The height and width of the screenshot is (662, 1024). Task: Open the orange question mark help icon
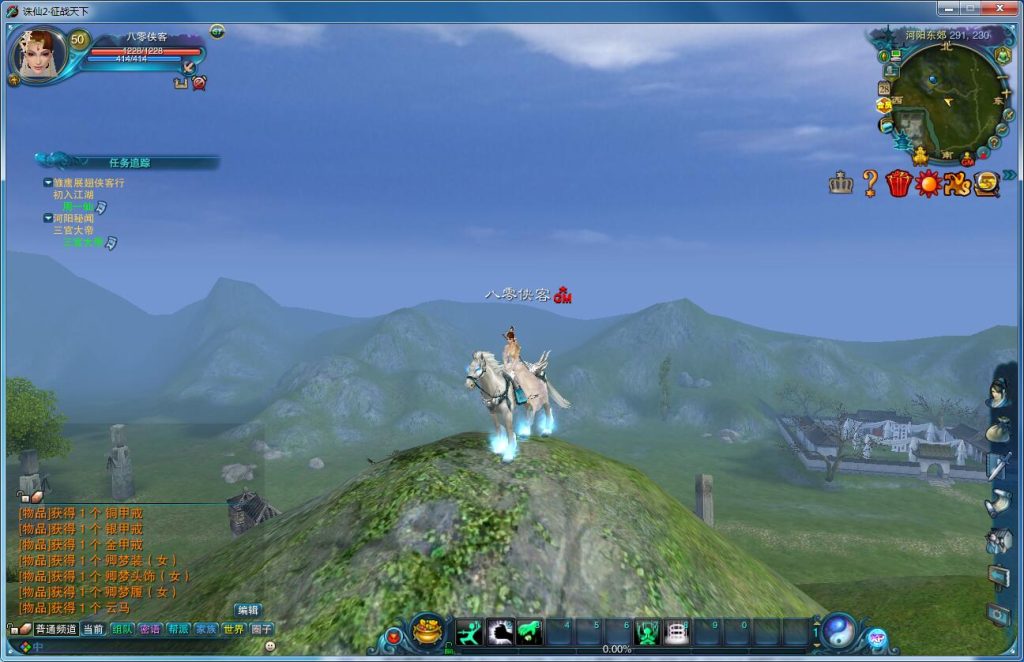[x=870, y=183]
